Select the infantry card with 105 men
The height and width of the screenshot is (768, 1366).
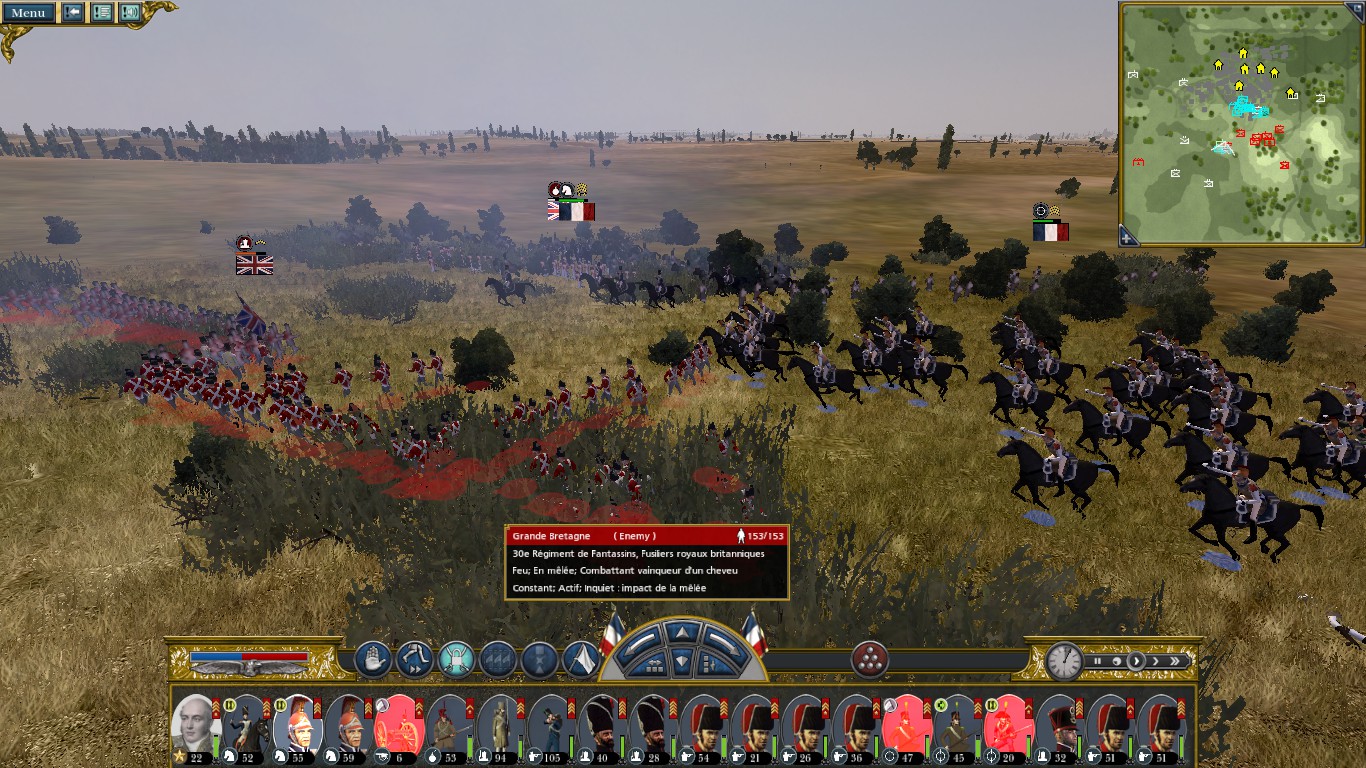[551, 725]
